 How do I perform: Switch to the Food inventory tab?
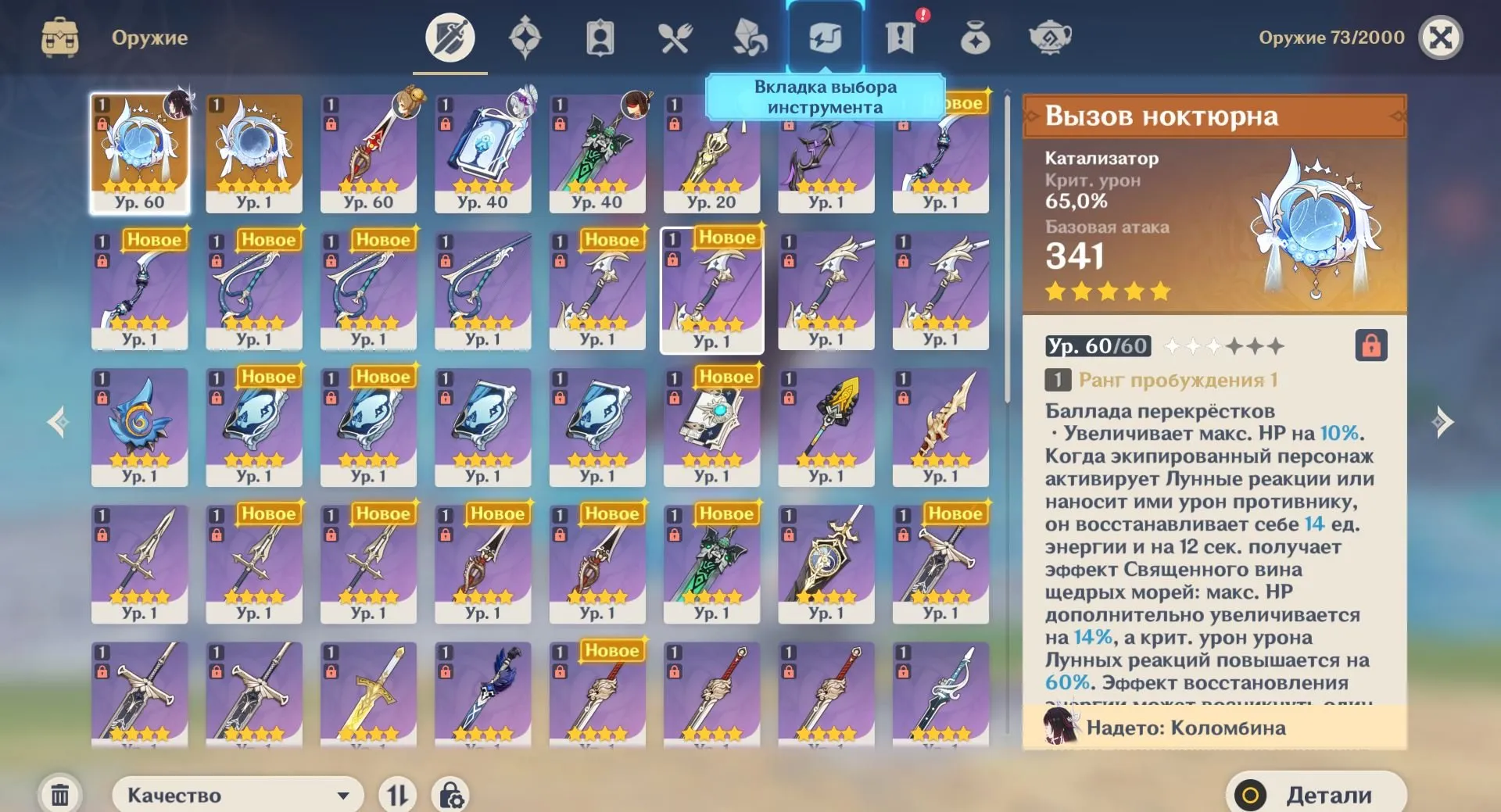pos(677,35)
